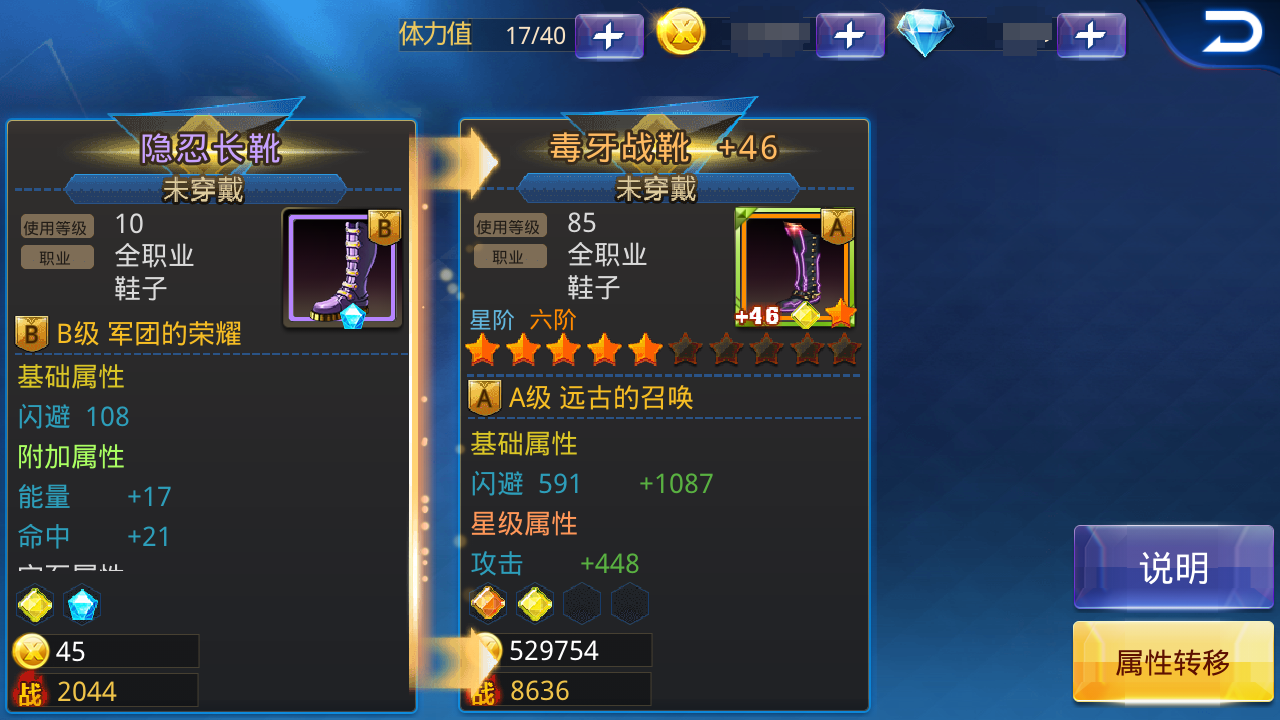1280x720 pixels.
Task: Click coin icon next to price 529754
Action: click(x=487, y=650)
